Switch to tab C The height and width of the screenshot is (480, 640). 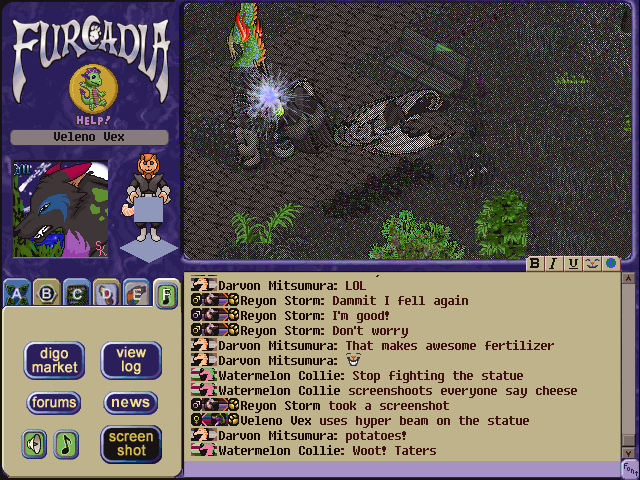pos(75,293)
